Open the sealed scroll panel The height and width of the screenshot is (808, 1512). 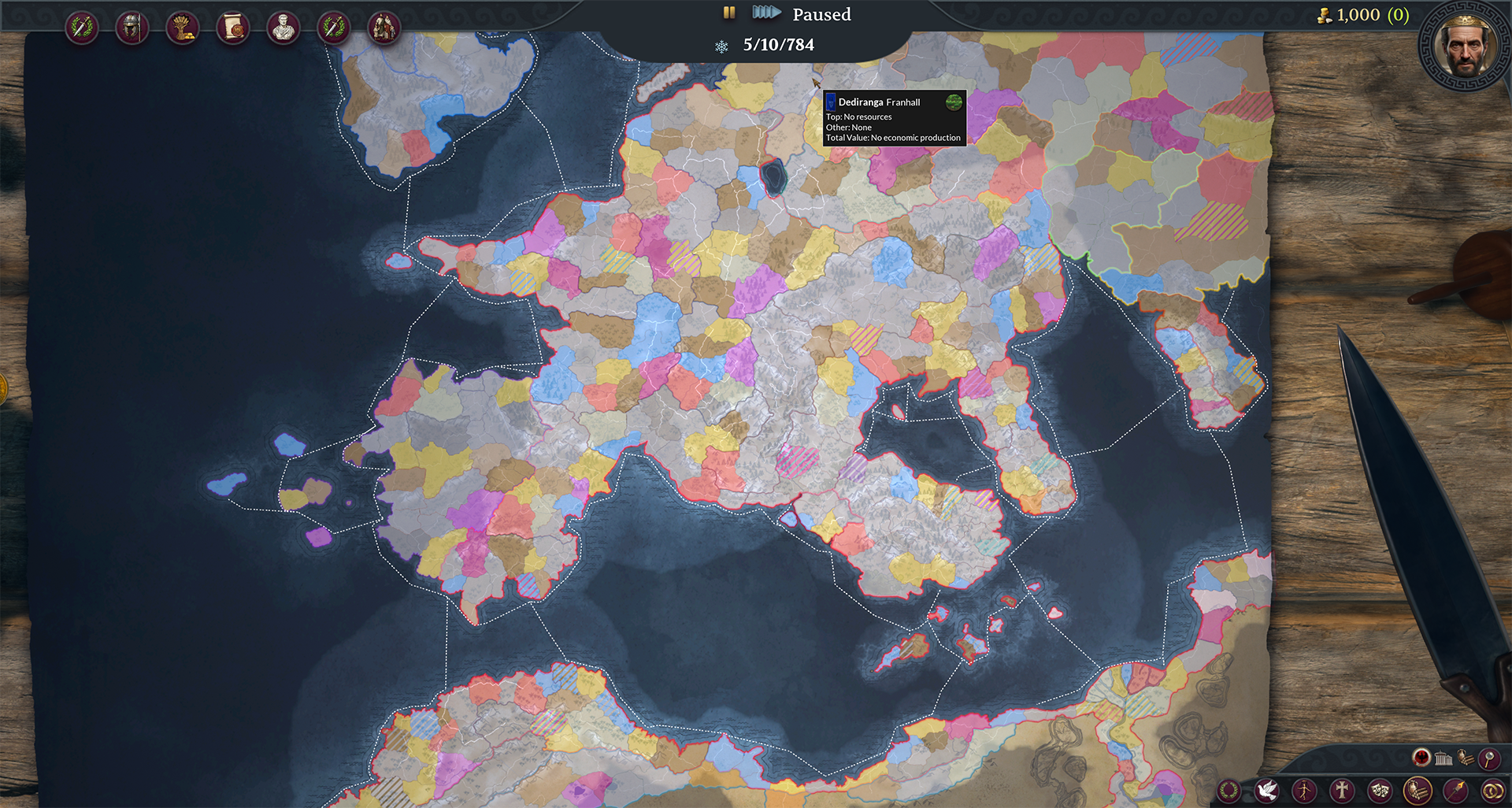tap(233, 28)
